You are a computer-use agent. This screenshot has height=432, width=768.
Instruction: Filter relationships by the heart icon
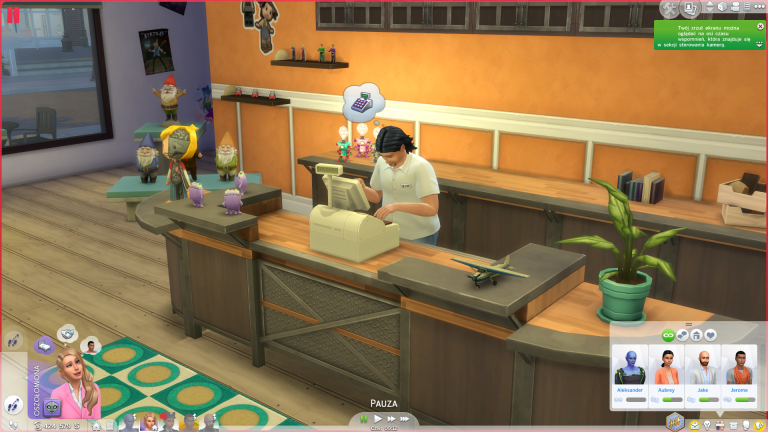(x=711, y=335)
